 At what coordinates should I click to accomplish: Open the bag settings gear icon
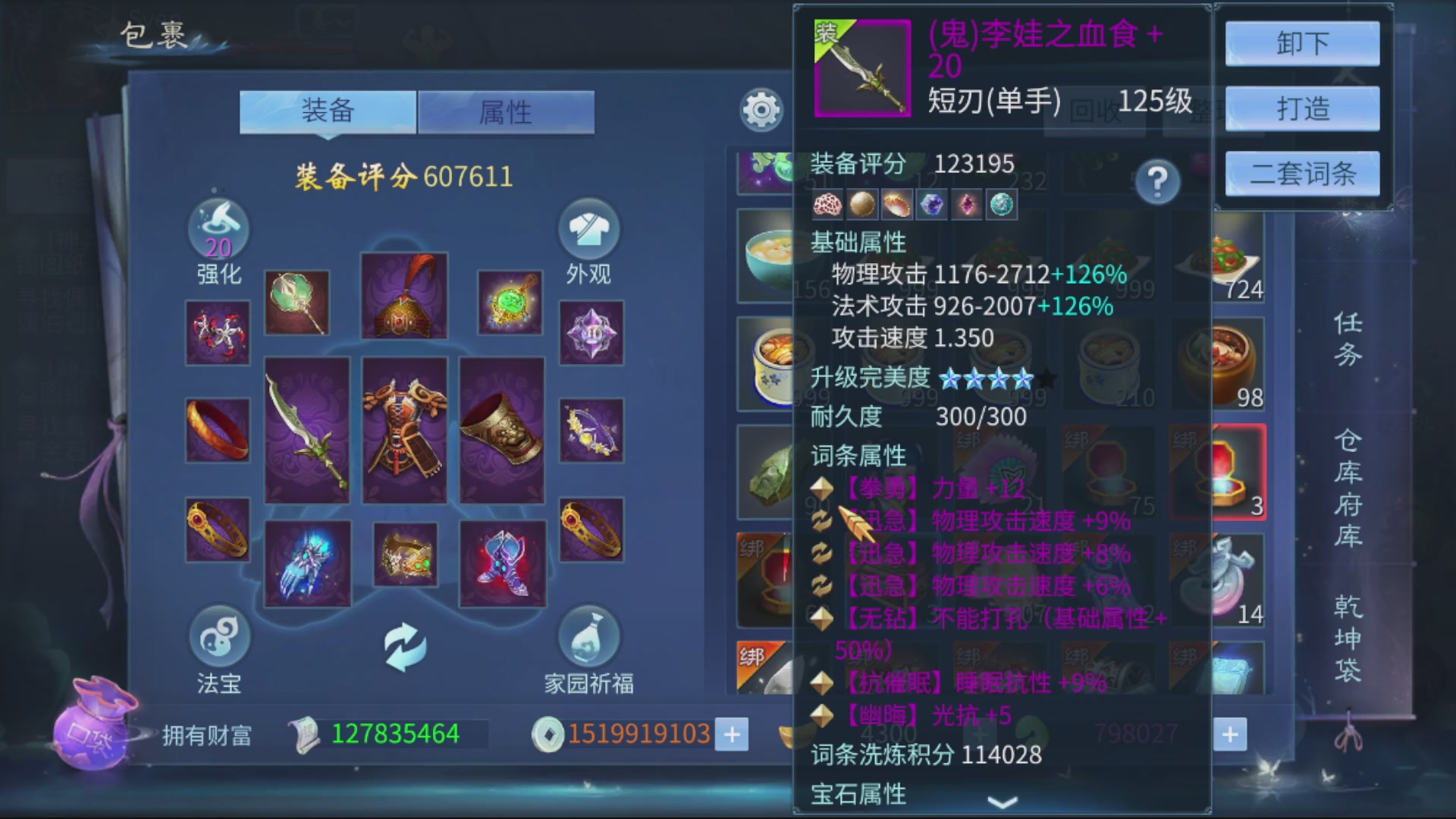click(x=761, y=111)
